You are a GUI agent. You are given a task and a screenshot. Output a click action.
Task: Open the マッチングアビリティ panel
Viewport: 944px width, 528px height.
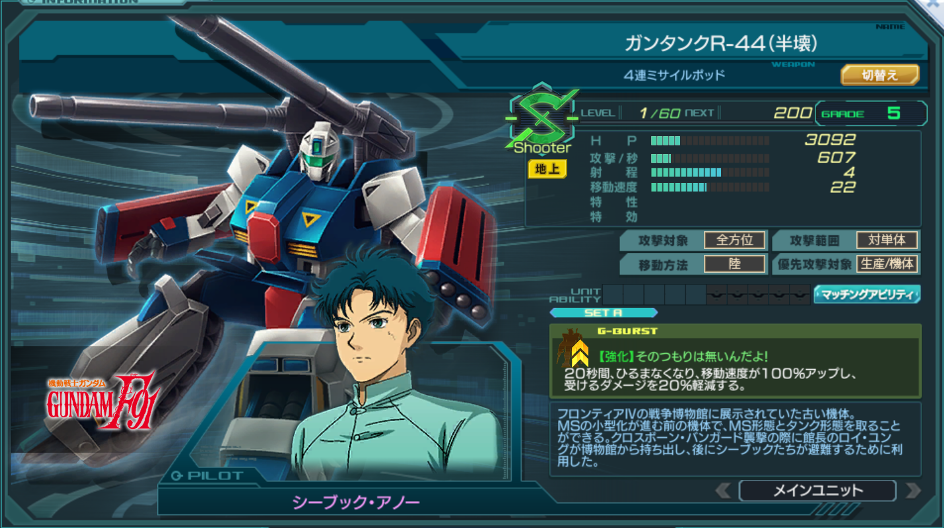(867, 294)
